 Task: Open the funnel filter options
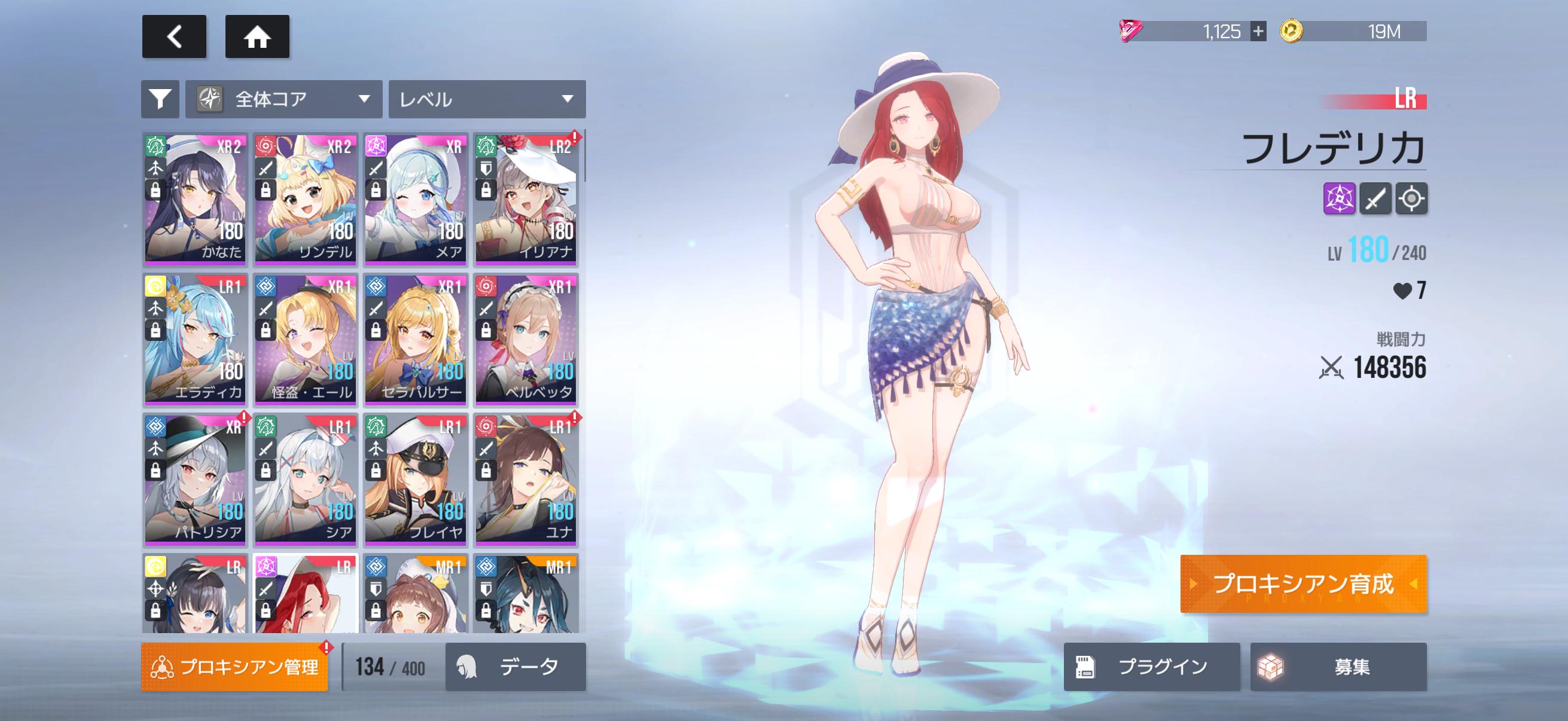(x=160, y=99)
